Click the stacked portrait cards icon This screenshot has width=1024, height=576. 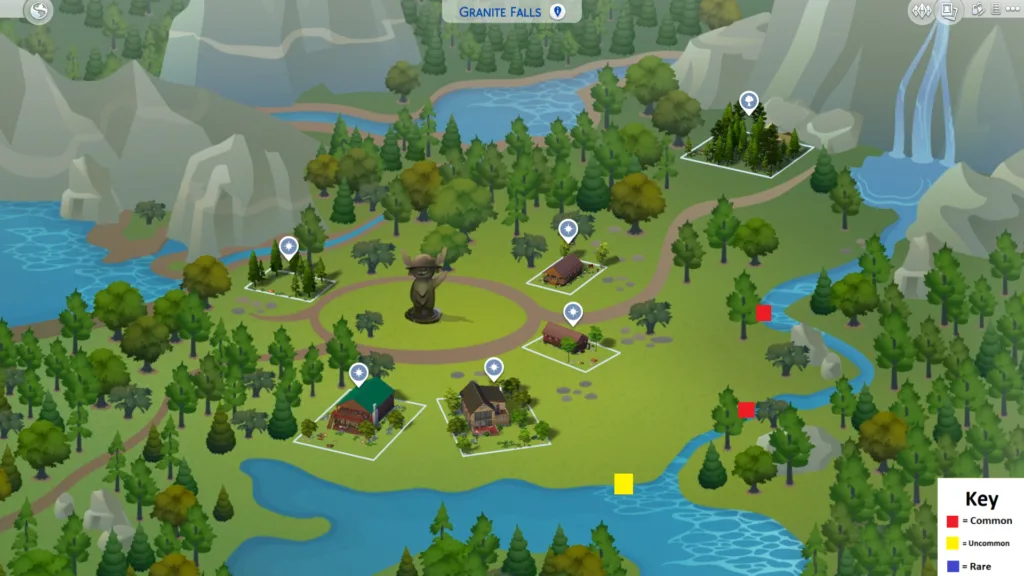point(949,11)
